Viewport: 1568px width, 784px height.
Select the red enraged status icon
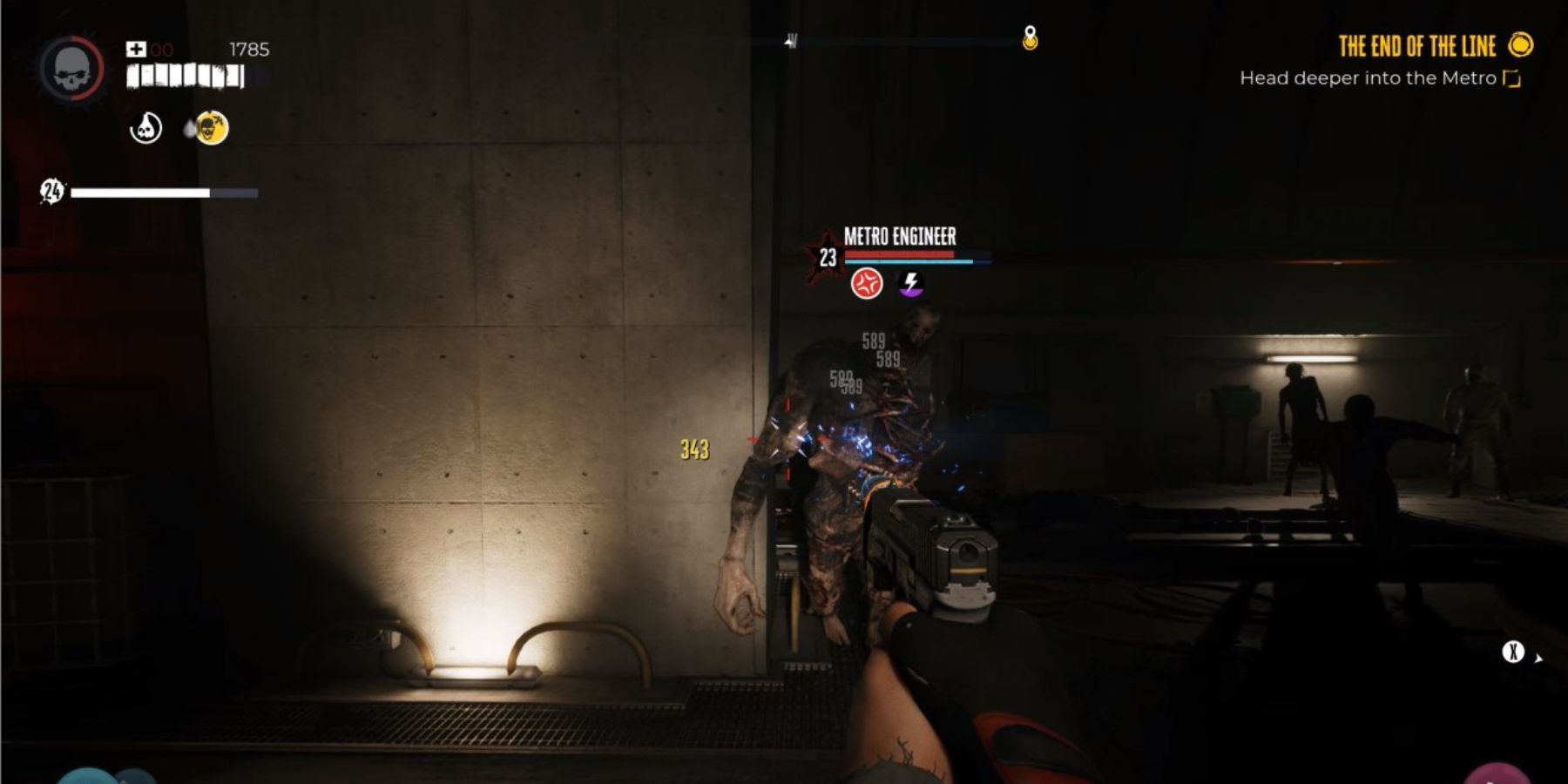(867, 281)
